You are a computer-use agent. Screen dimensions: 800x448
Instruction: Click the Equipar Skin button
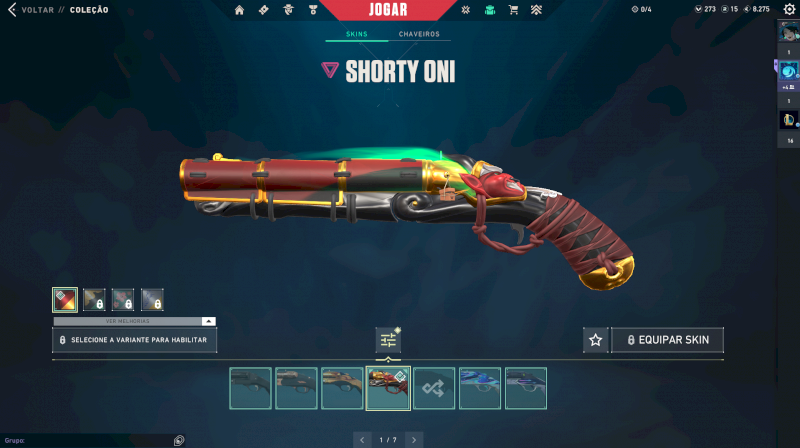[x=667, y=340]
